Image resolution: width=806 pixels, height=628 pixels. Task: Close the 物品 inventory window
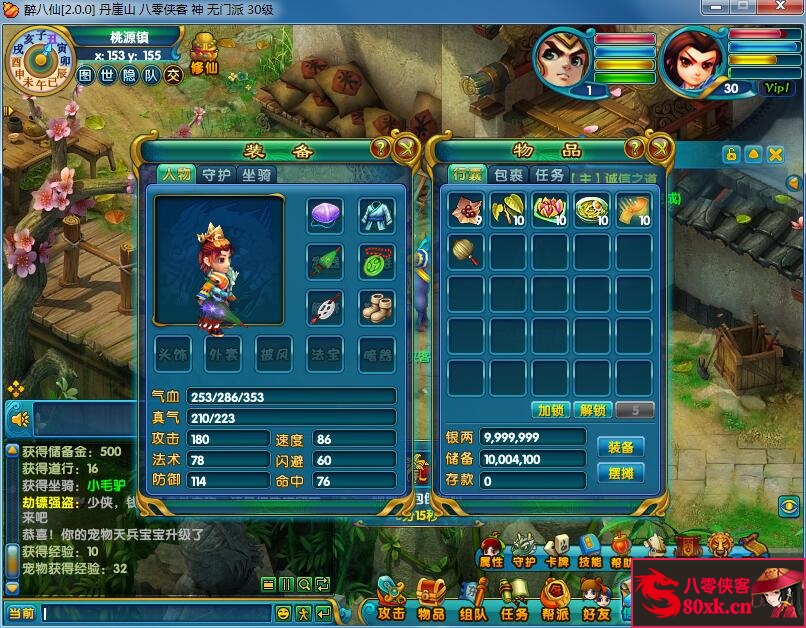tap(660, 149)
